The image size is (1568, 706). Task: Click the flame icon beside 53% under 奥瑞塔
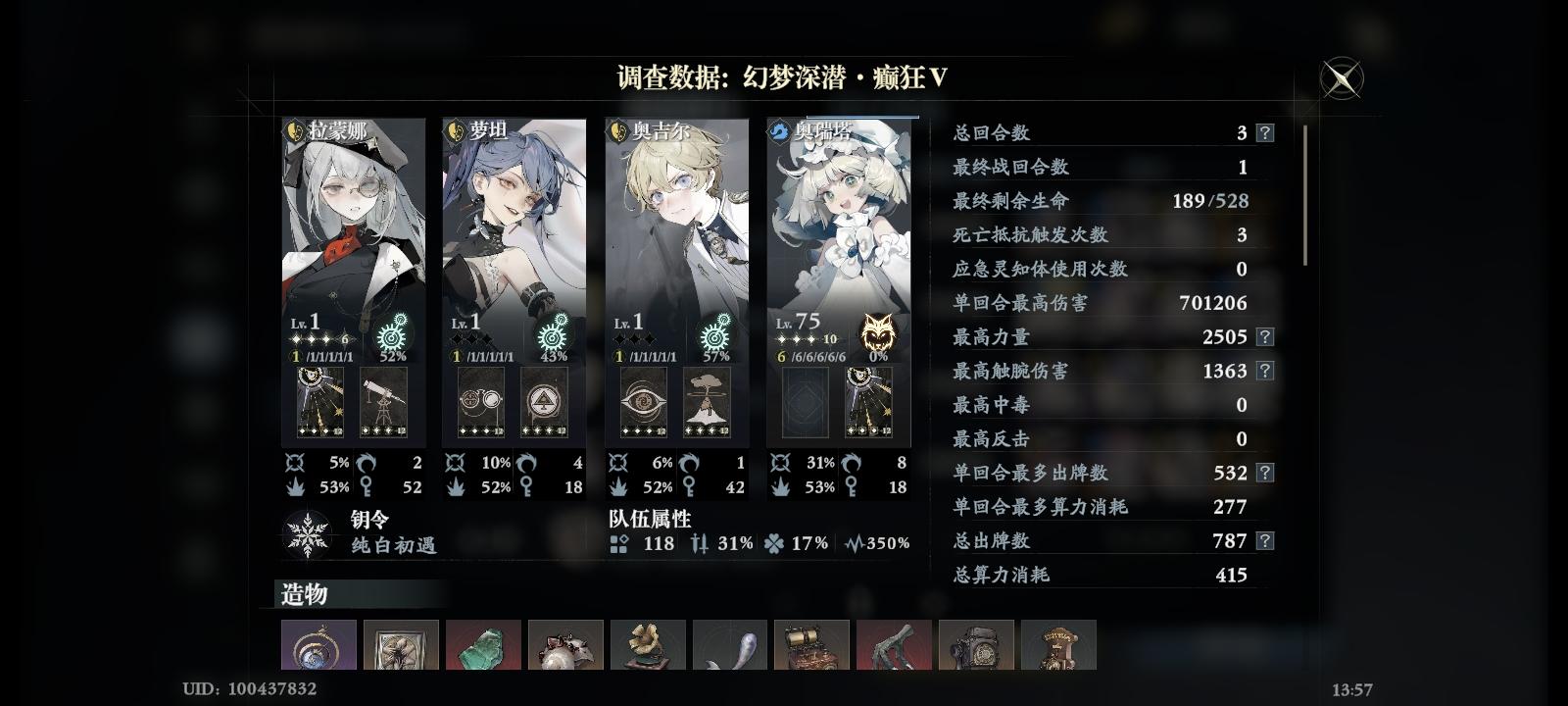click(780, 485)
